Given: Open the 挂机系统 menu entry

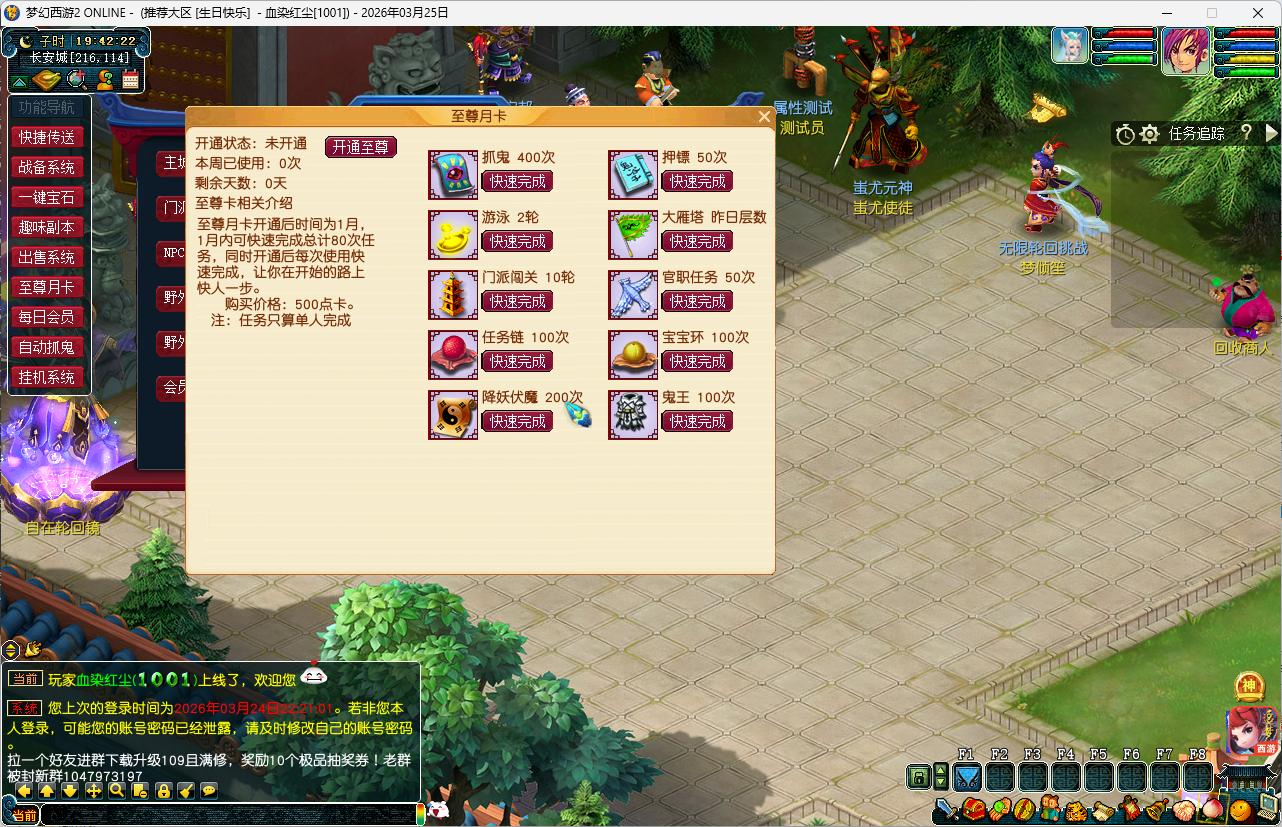Looking at the screenshot, I should 47,377.
